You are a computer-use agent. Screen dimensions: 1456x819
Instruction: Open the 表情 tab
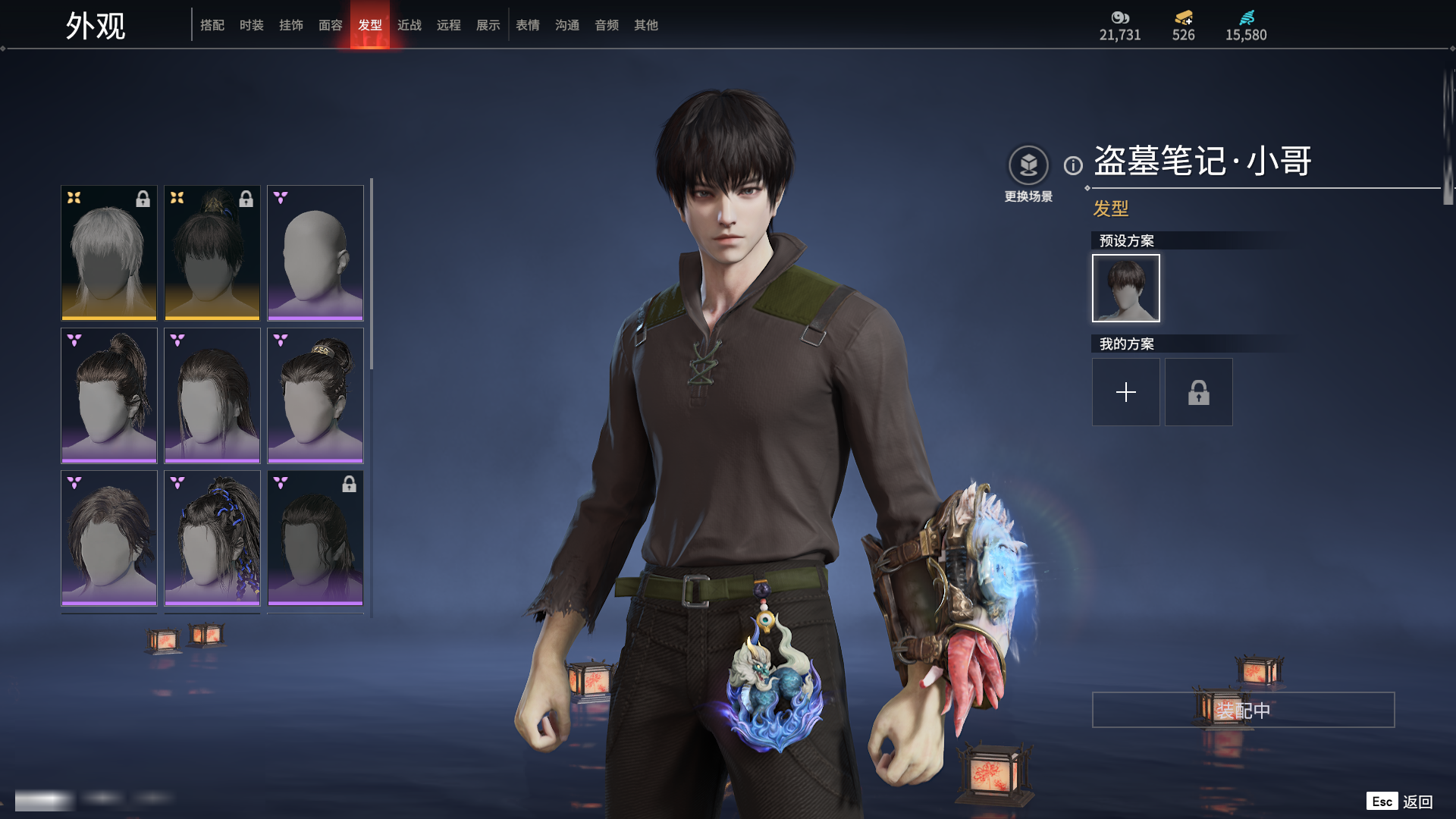pyautogui.click(x=527, y=25)
